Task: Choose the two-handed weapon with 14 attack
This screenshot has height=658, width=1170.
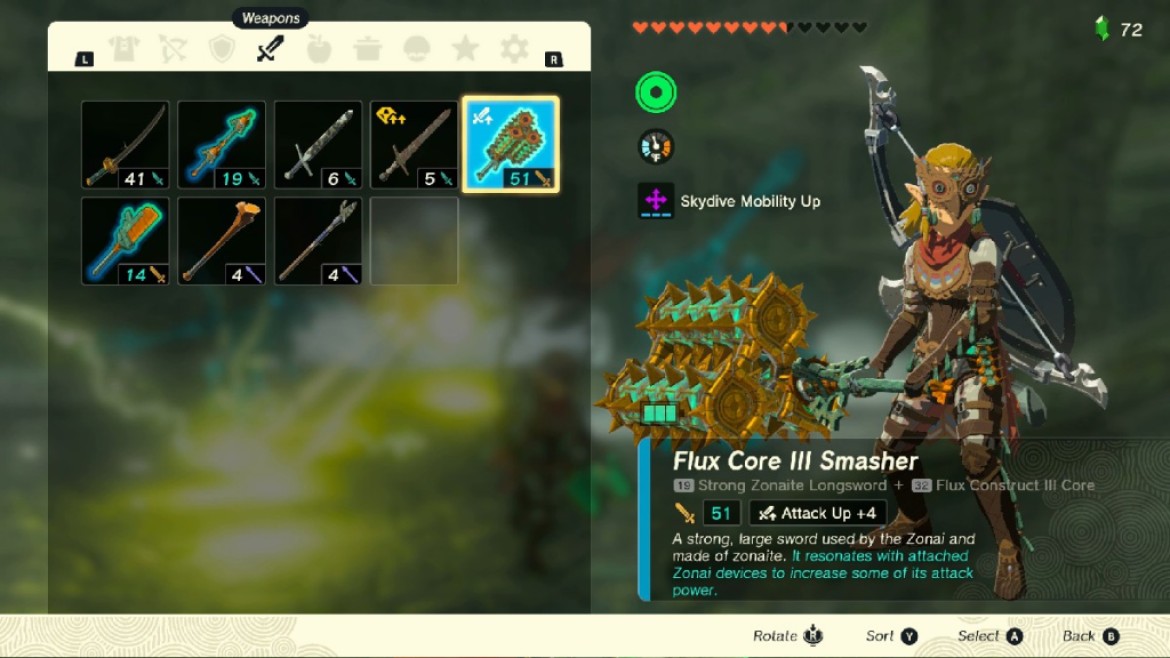Action: [125, 241]
